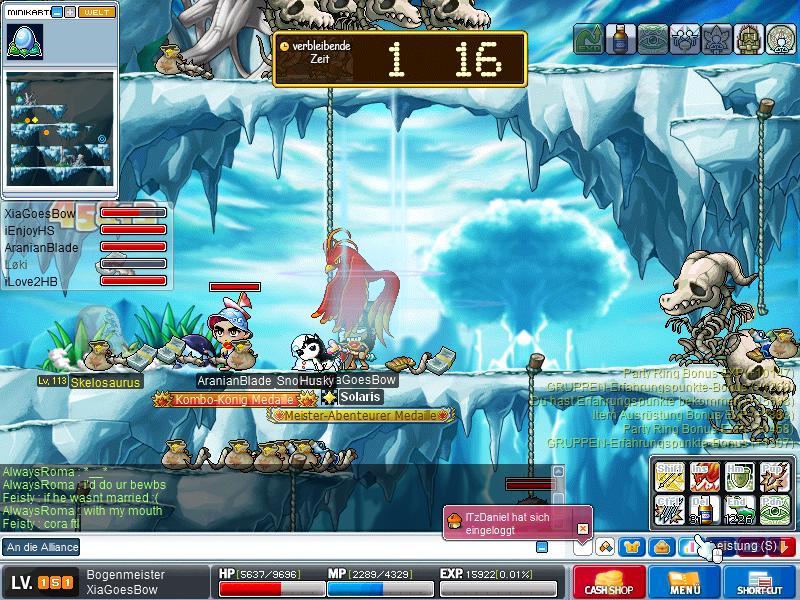Select party member AranianBlade in the list
This screenshot has height=600, width=800.
[x=41, y=247]
